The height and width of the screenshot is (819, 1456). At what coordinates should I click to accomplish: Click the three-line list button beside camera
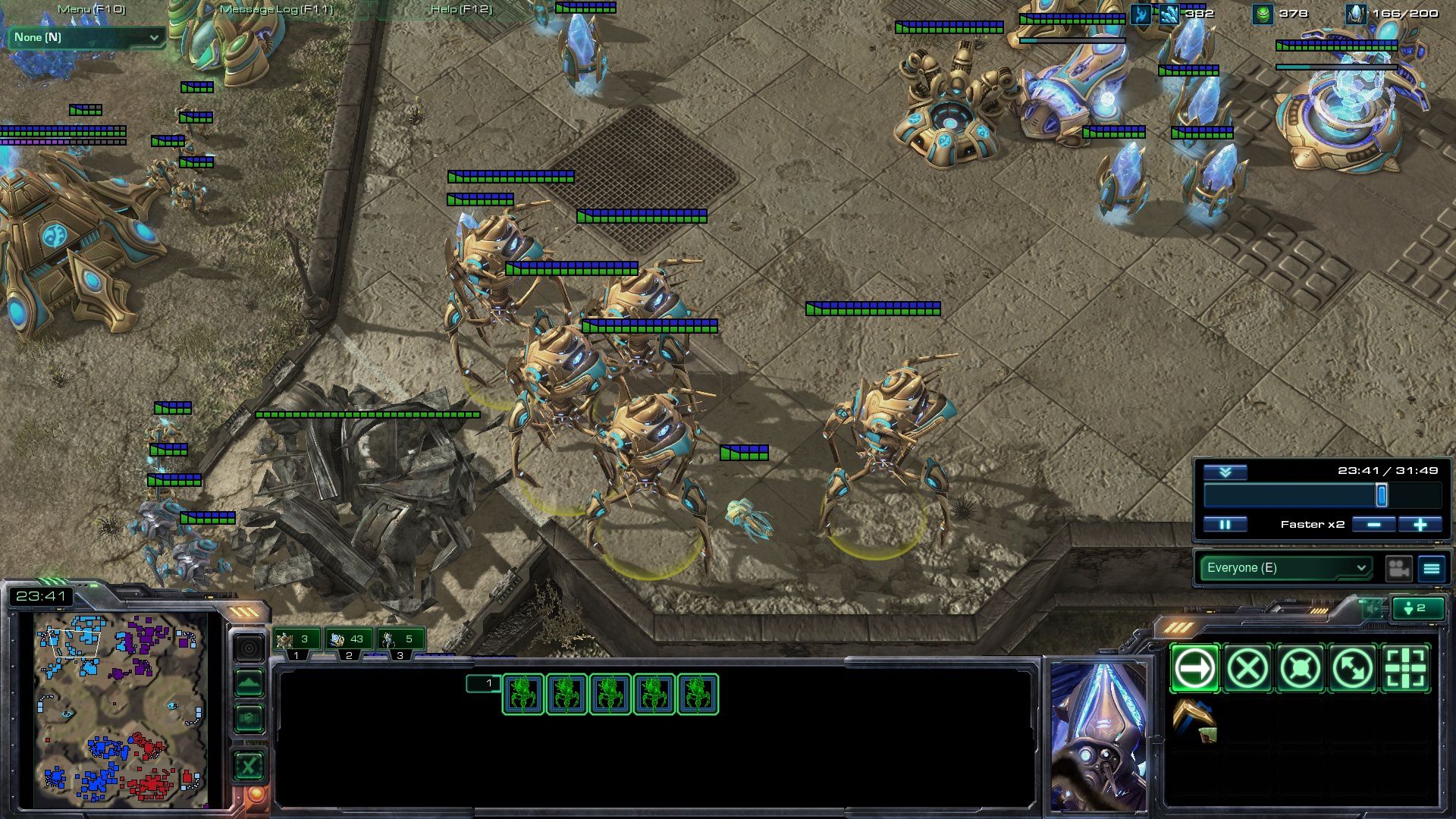pos(1432,568)
